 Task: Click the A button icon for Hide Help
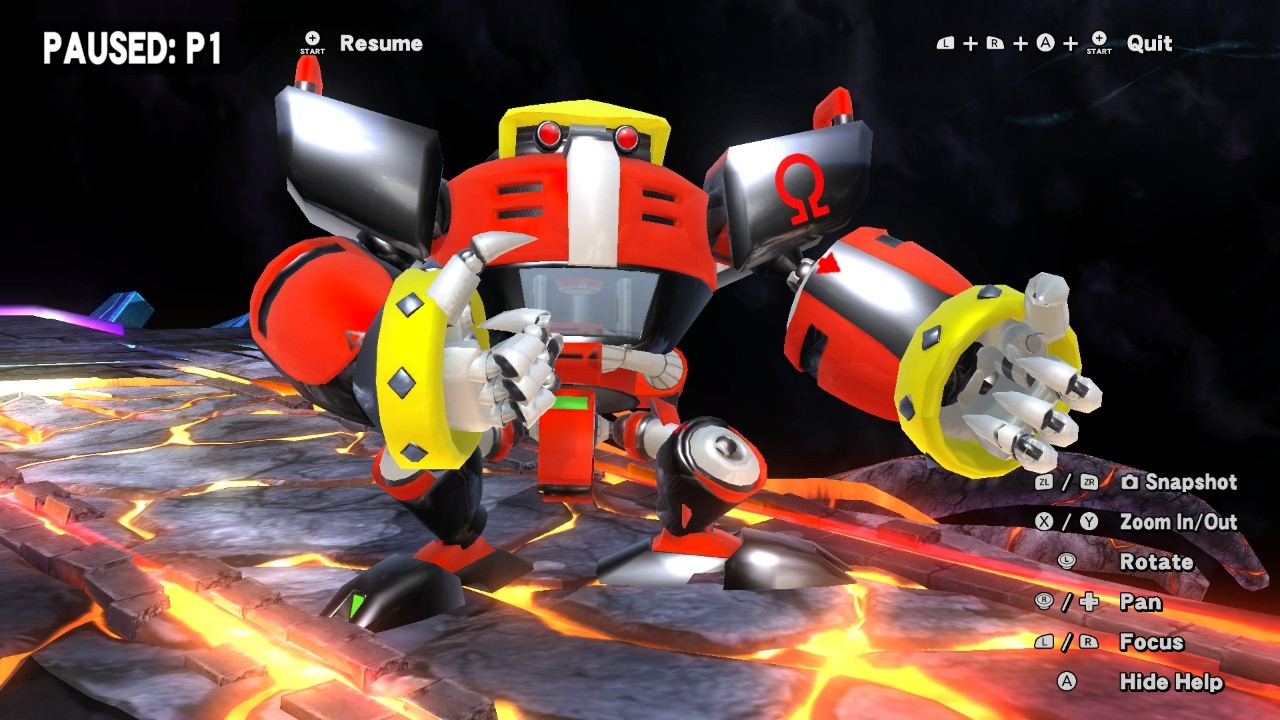click(x=1068, y=680)
